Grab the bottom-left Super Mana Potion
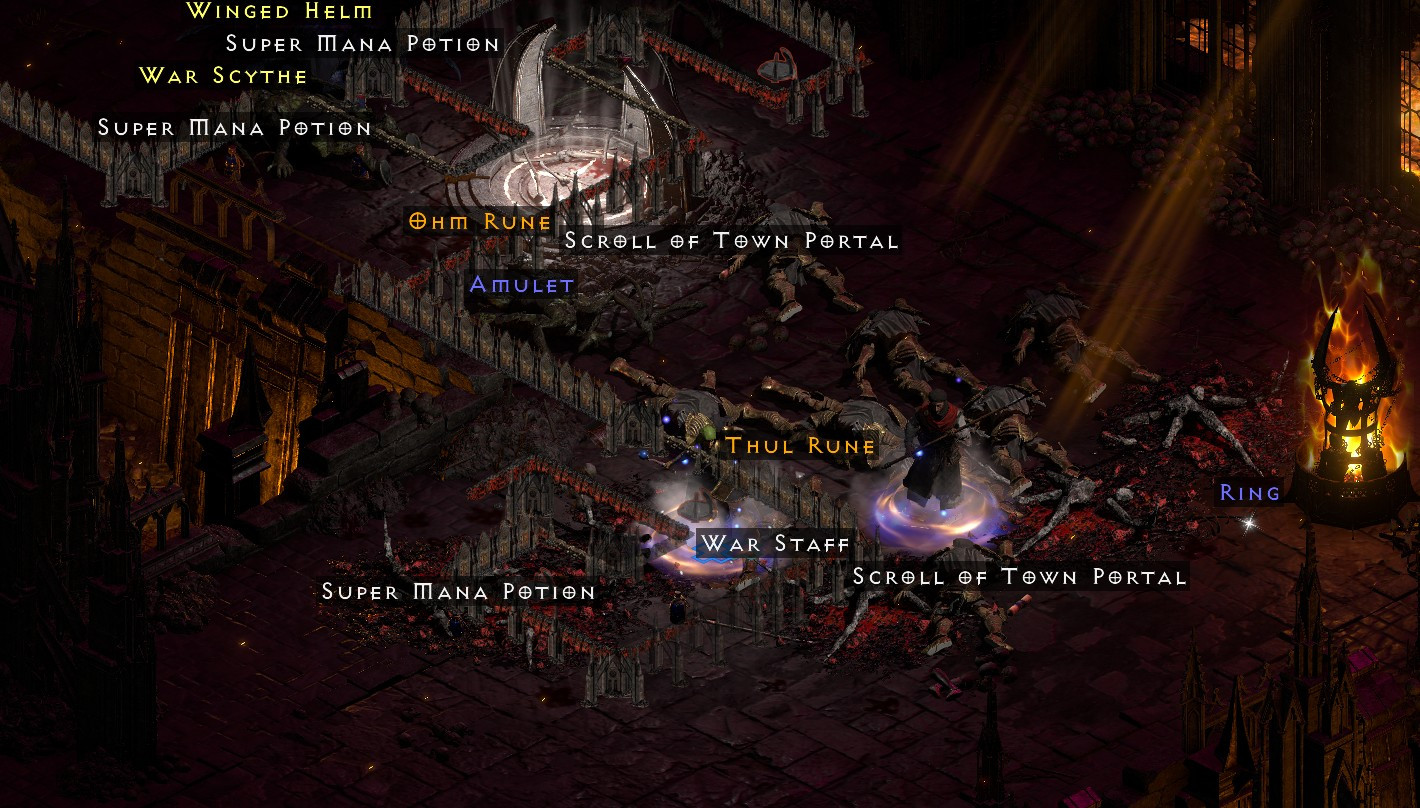The image size is (1420, 808). click(x=459, y=592)
